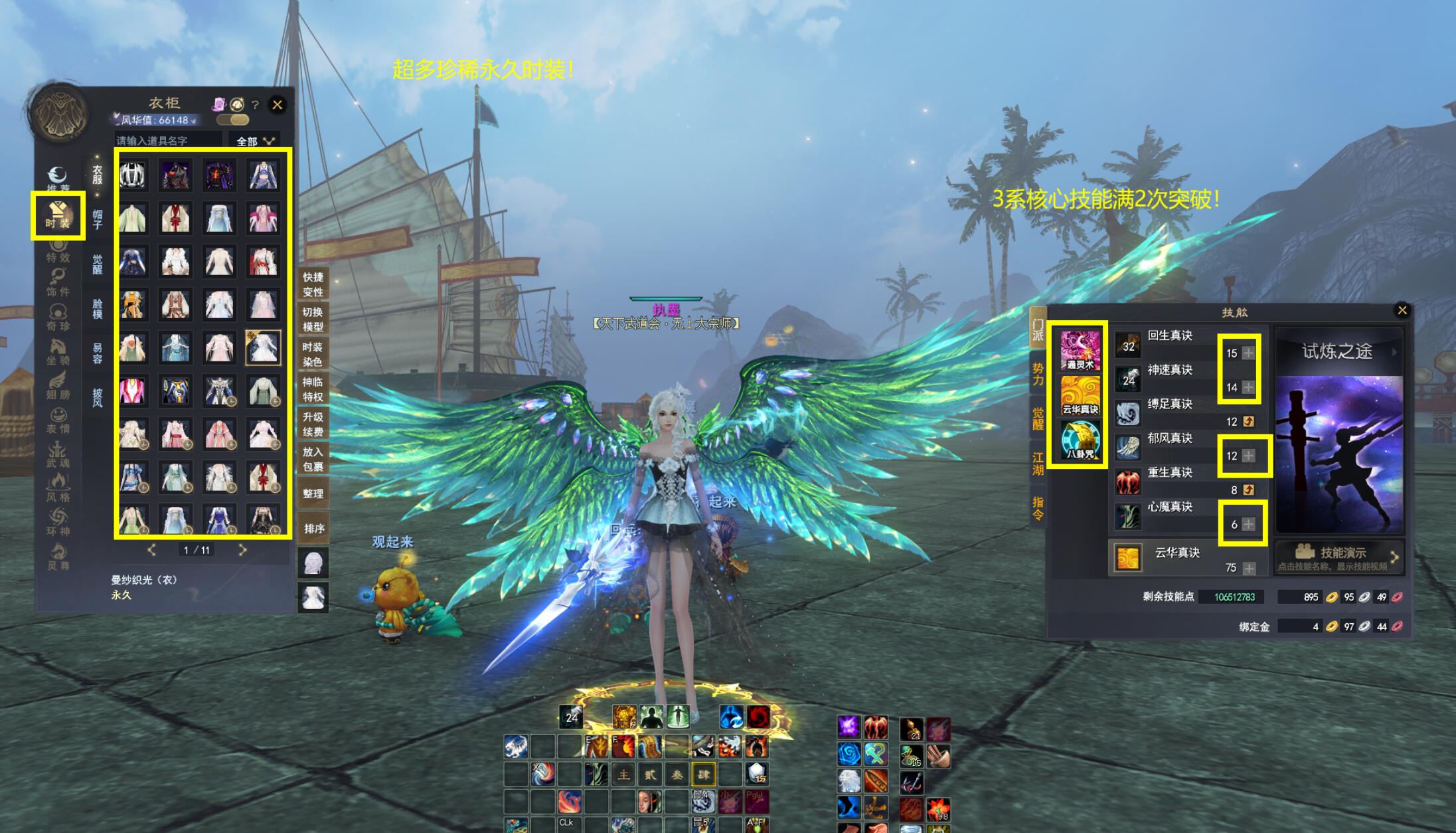
Task: Select the 通灵术 skill tree icon
Action: tap(1080, 350)
